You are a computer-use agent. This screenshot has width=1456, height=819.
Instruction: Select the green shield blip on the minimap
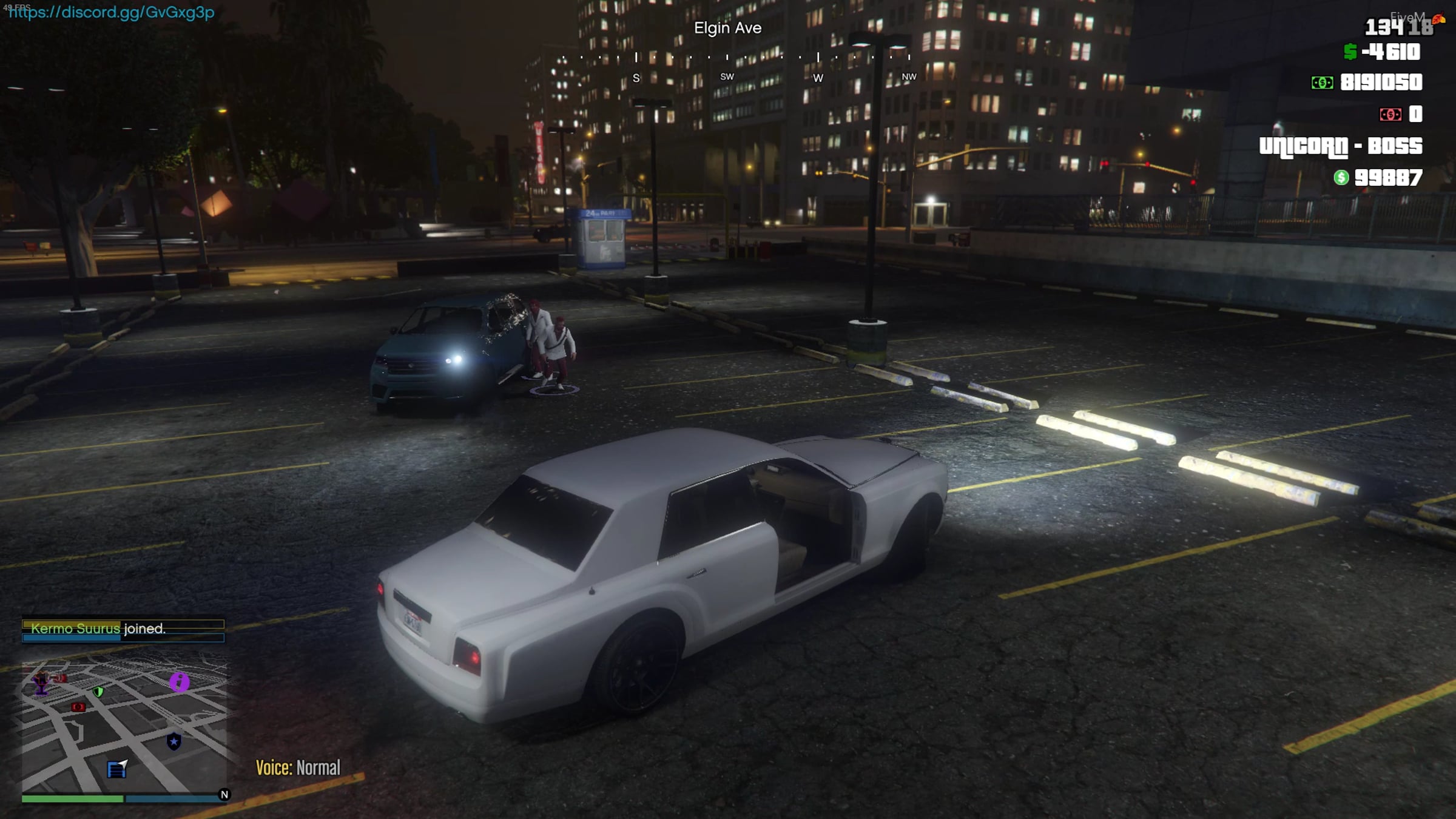tap(98, 691)
